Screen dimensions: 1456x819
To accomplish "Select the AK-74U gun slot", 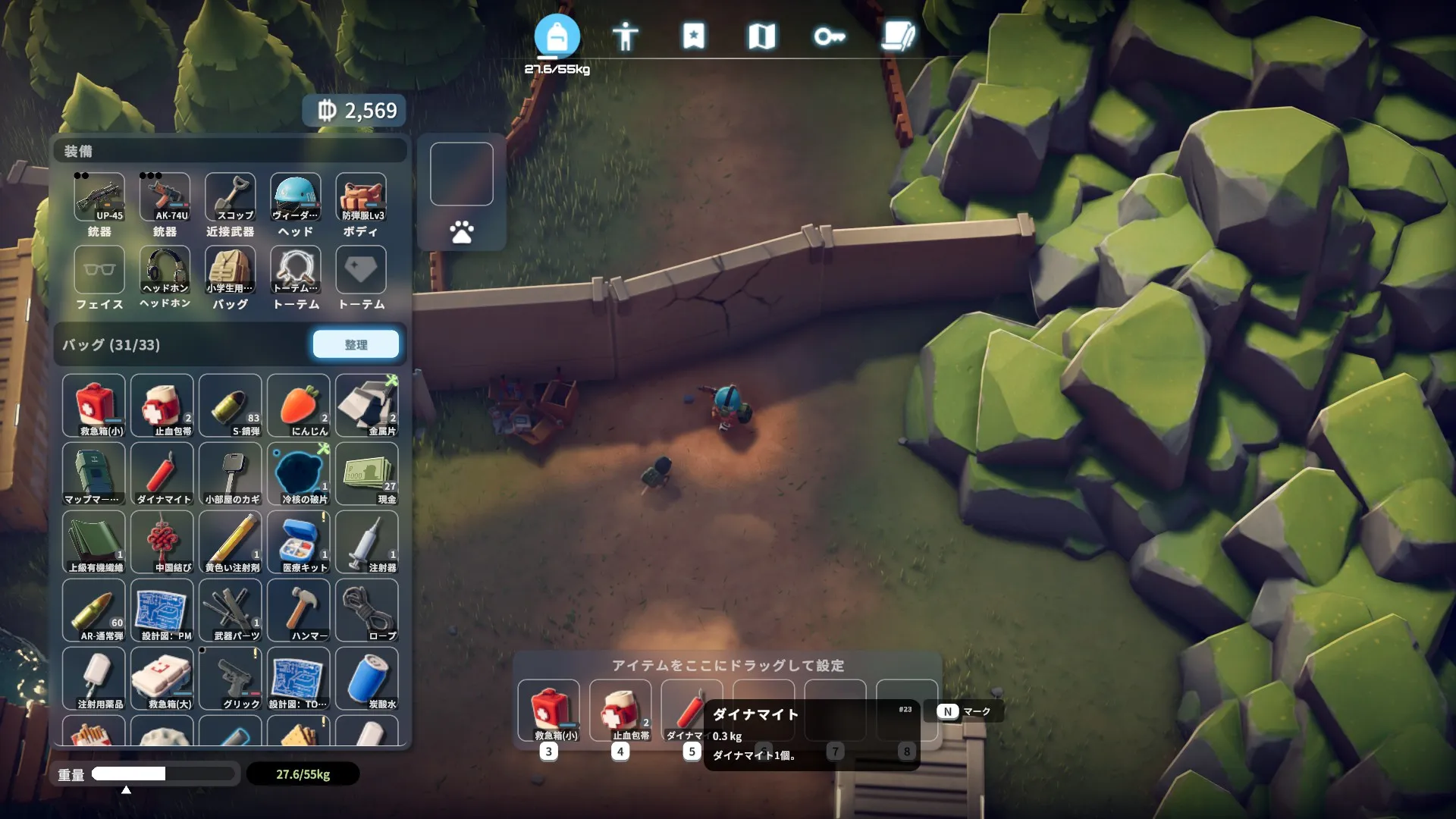I will pyautogui.click(x=165, y=197).
